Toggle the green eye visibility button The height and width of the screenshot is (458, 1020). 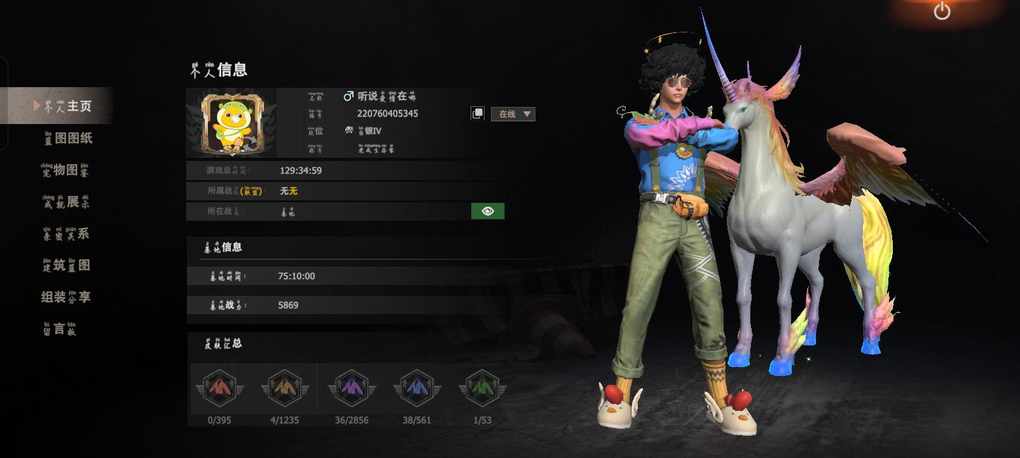click(x=488, y=211)
